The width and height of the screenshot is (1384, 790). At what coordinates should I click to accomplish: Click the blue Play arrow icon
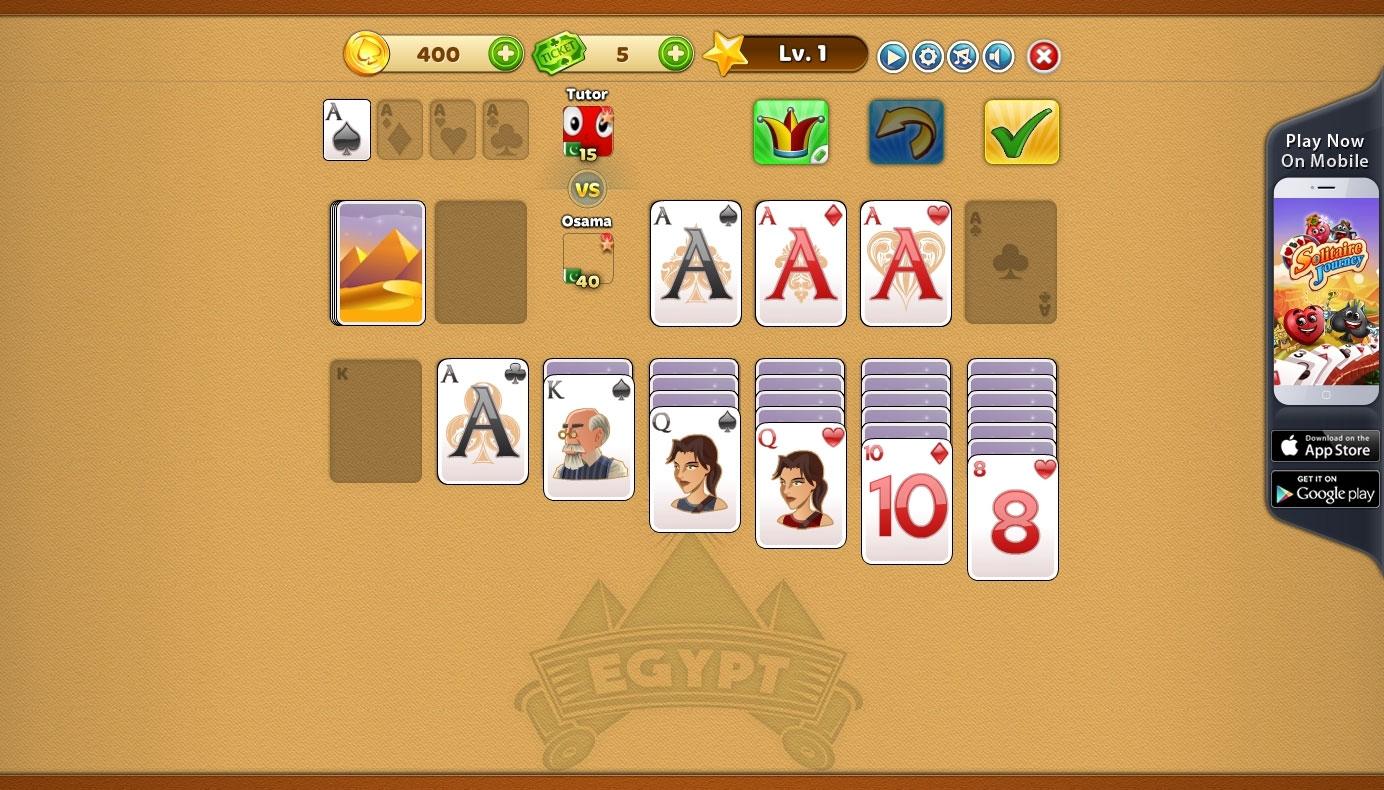point(891,57)
